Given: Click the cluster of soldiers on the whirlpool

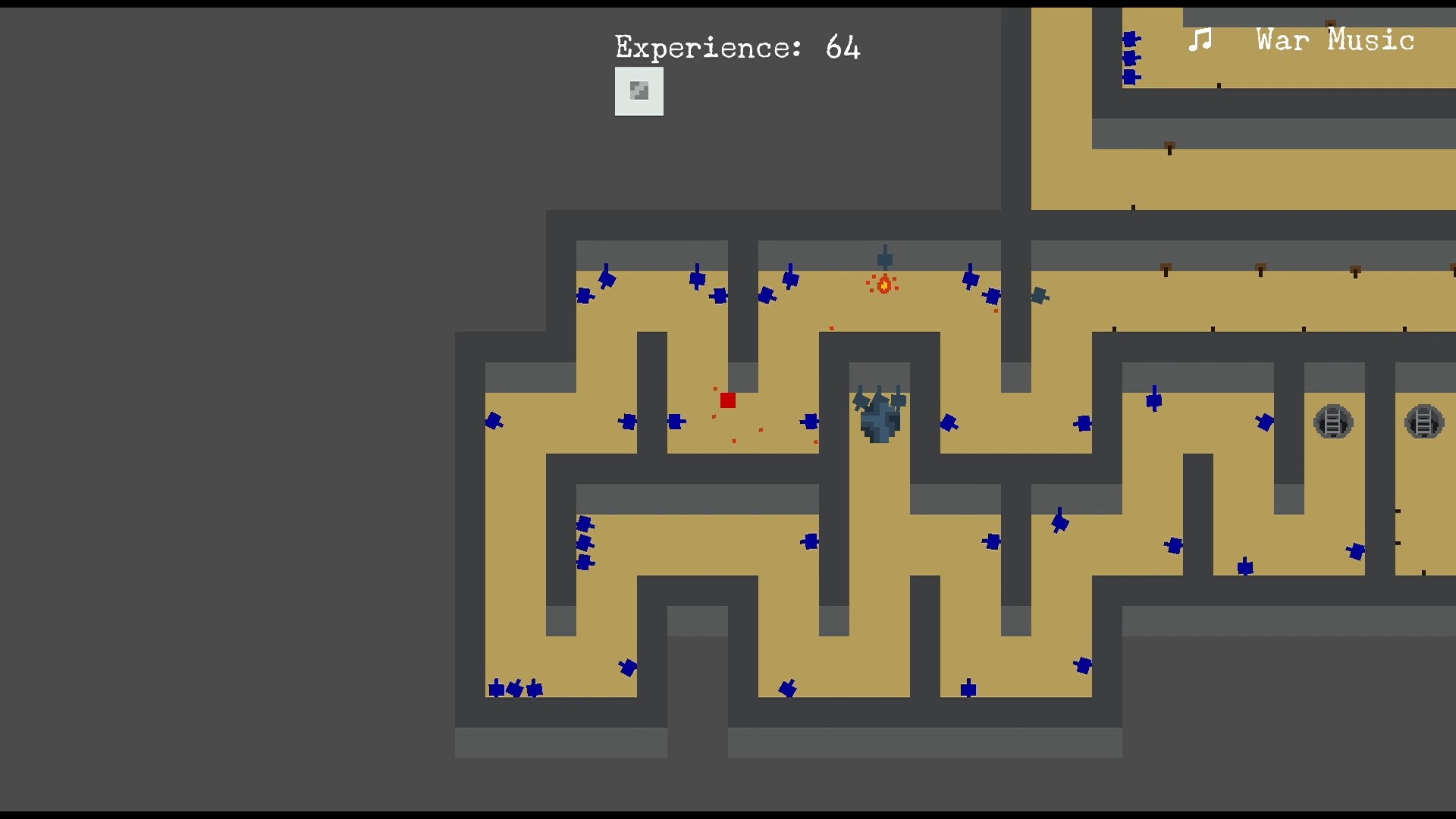Looking at the screenshot, I should coord(878,402).
